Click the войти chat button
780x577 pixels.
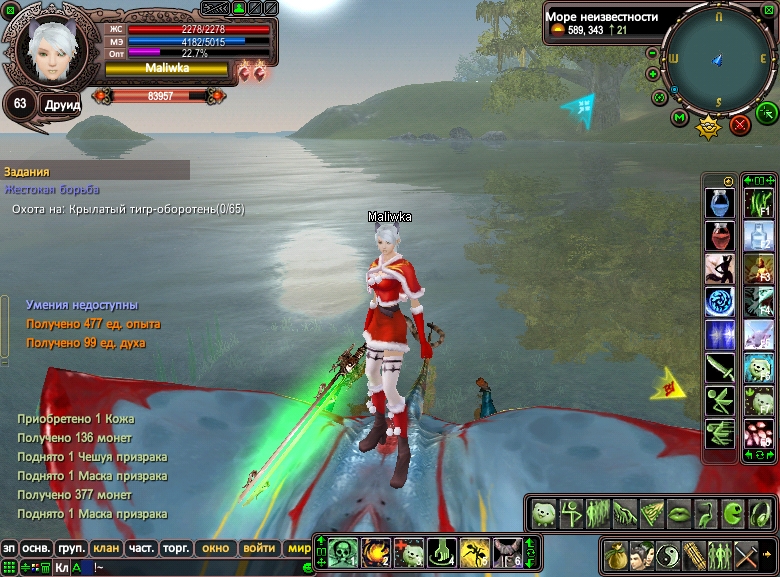point(259,548)
